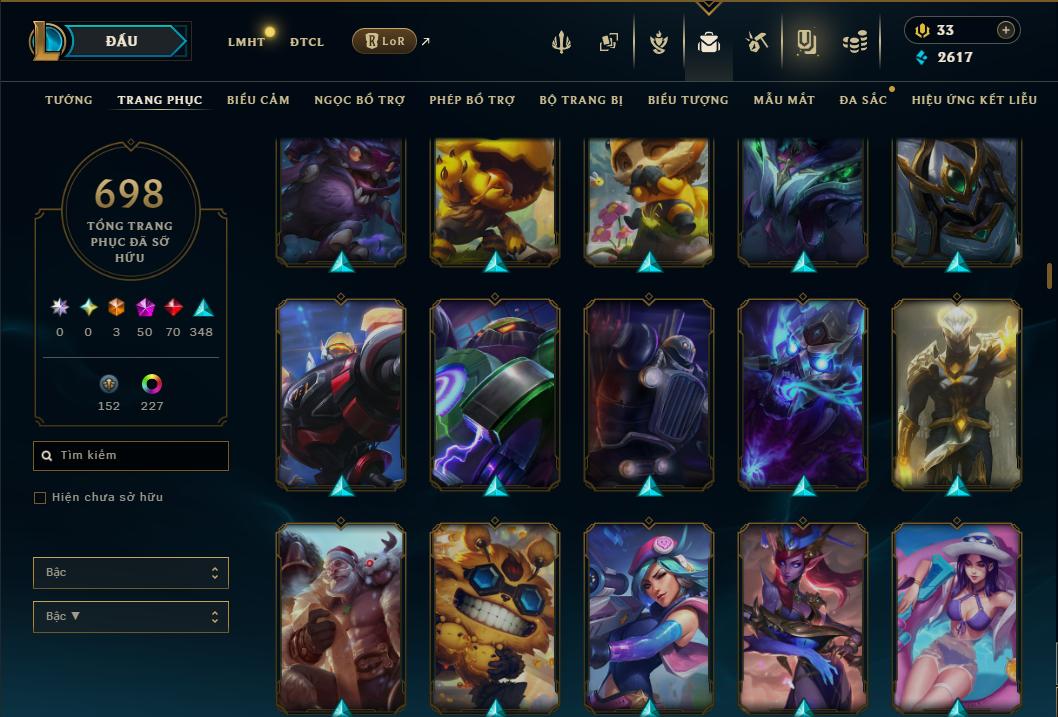The image size is (1058, 717).
Task: Toggle the Hiện chưa sở hữu checkbox
Action: (40, 498)
